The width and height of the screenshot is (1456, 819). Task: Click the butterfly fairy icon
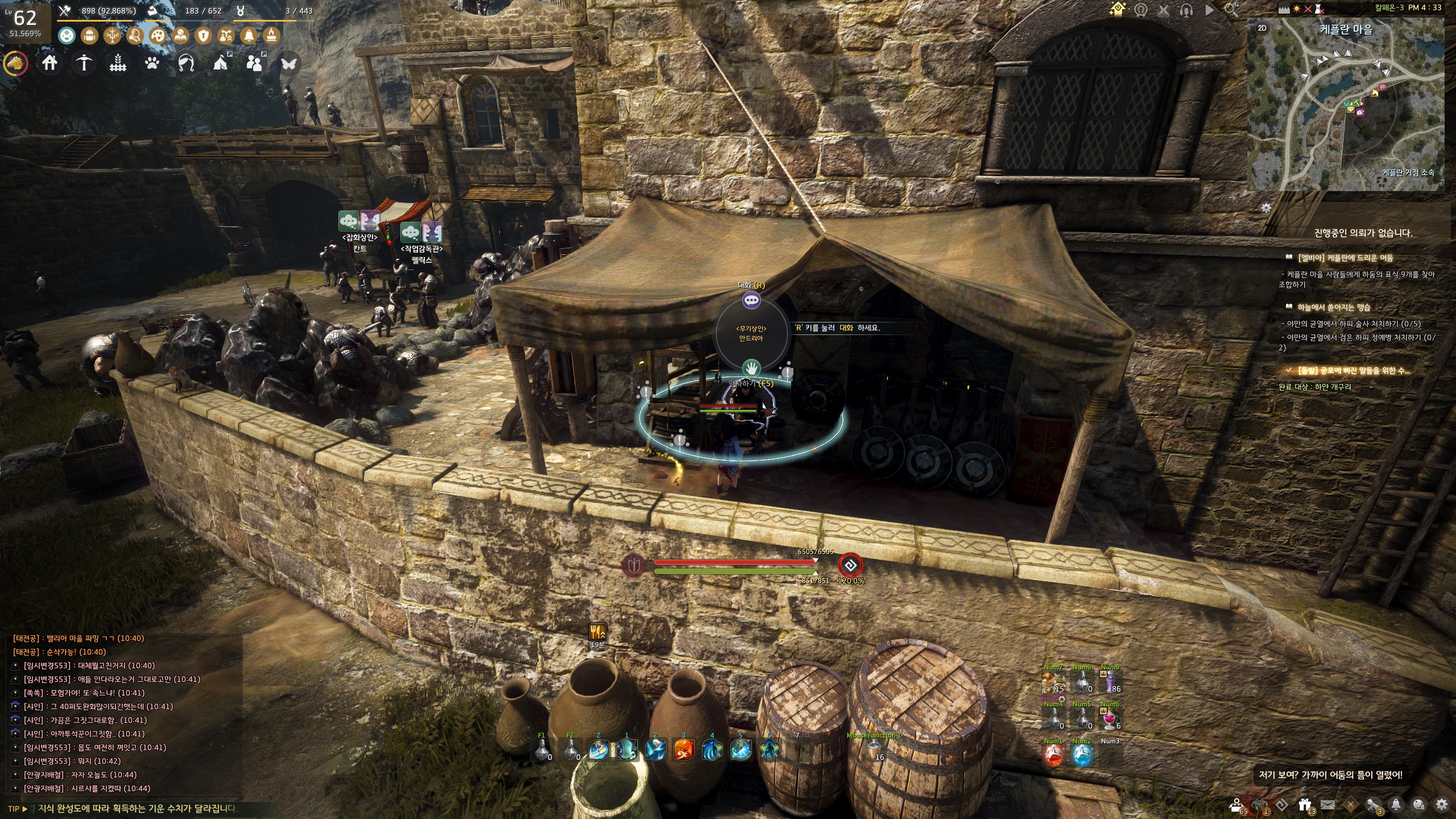tap(288, 63)
